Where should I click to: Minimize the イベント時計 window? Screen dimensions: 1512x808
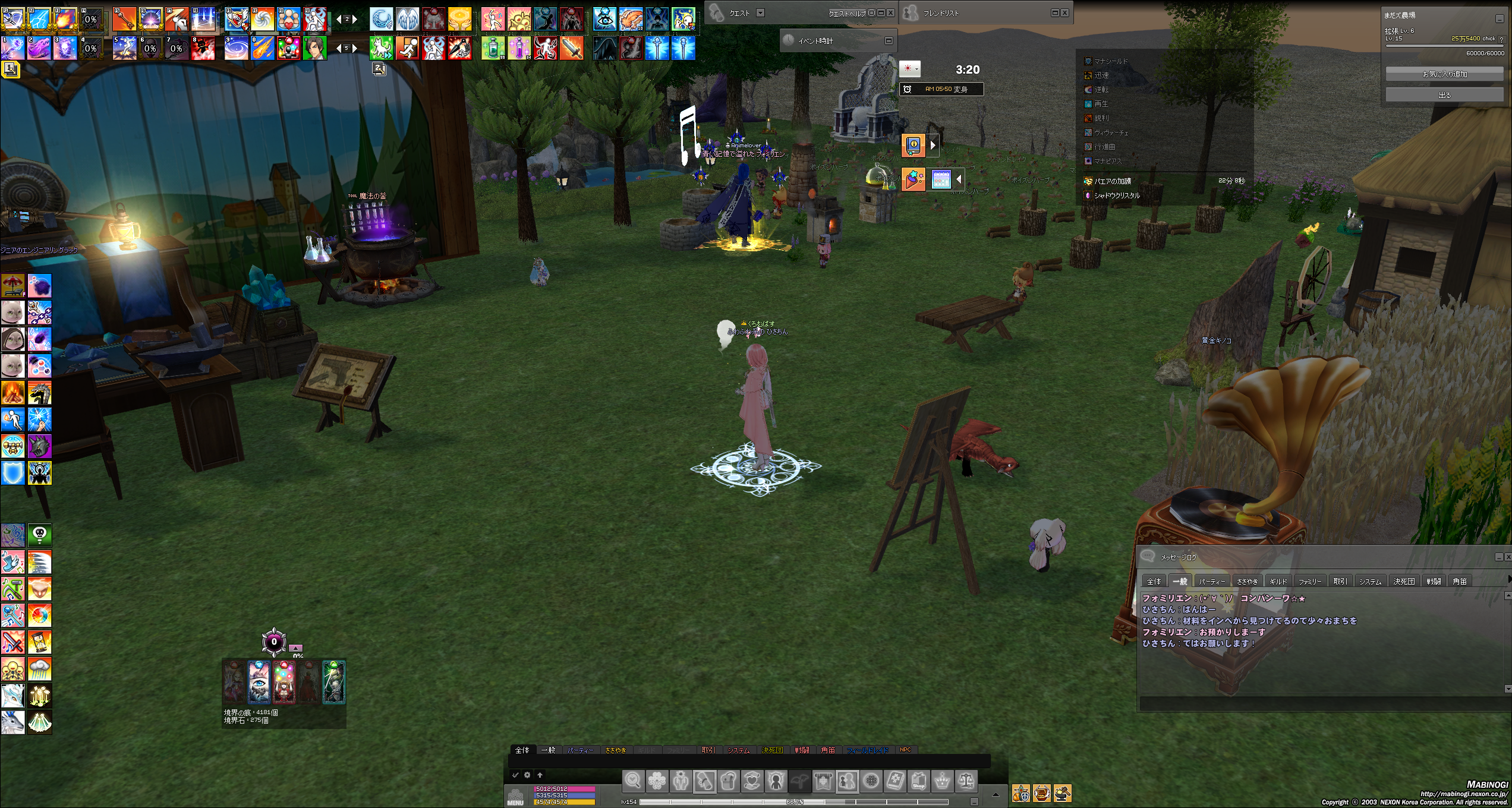(x=889, y=40)
